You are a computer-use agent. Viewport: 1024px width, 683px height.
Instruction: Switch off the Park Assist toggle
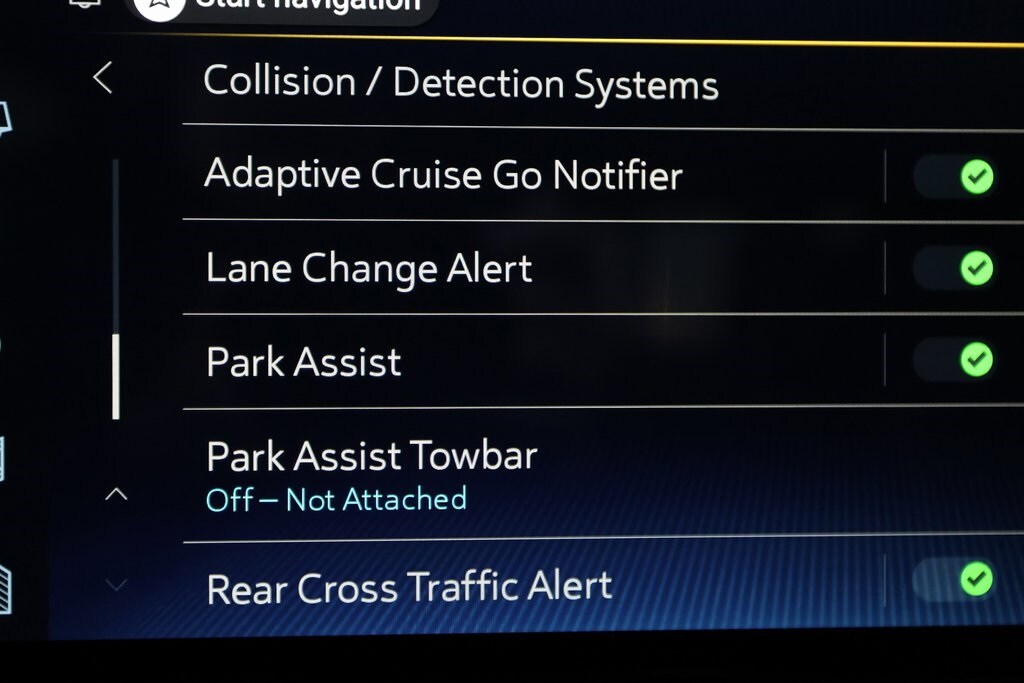point(958,359)
